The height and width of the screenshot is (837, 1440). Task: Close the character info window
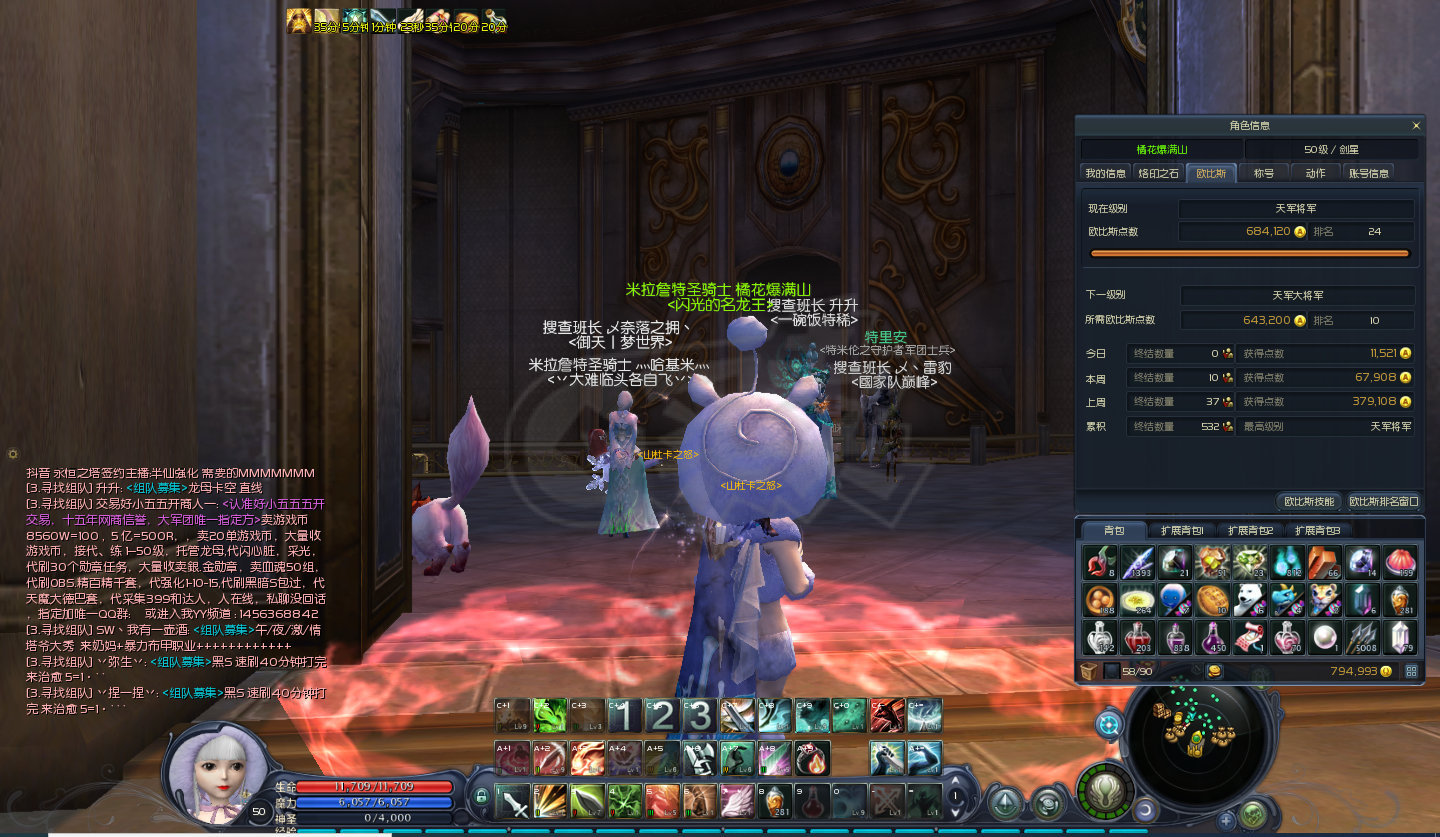(x=1416, y=126)
